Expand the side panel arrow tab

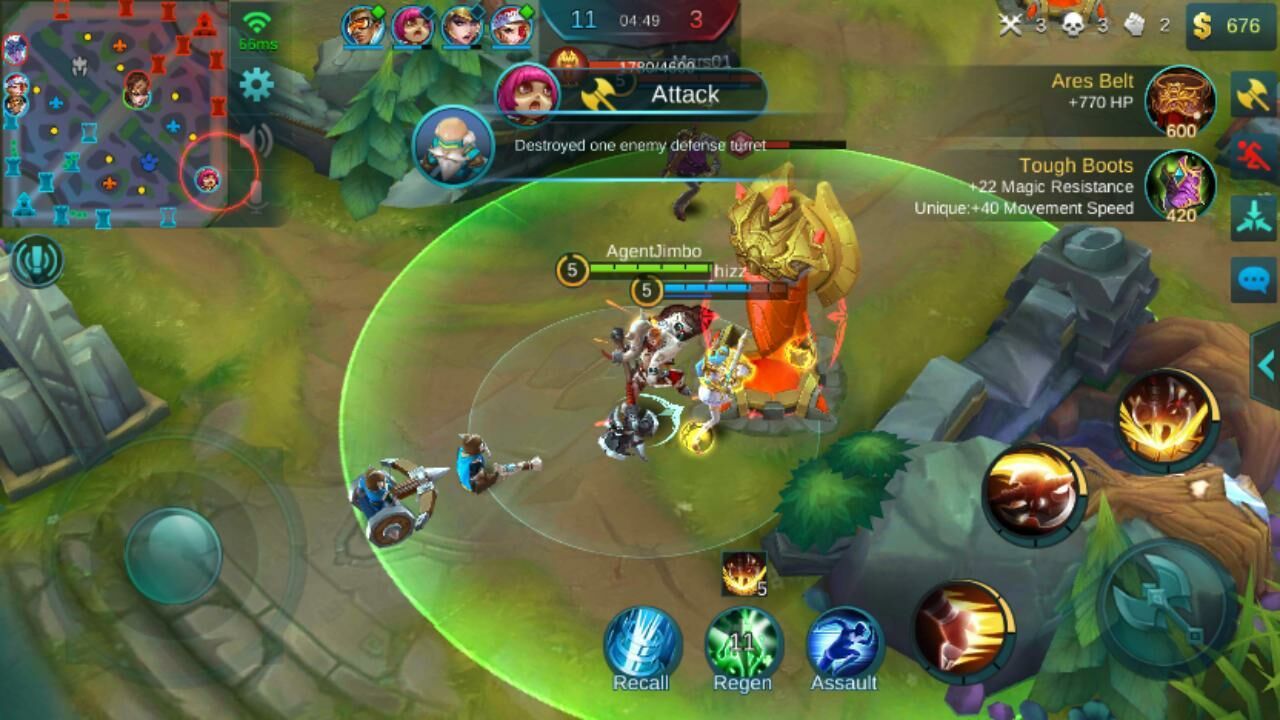point(1266,364)
